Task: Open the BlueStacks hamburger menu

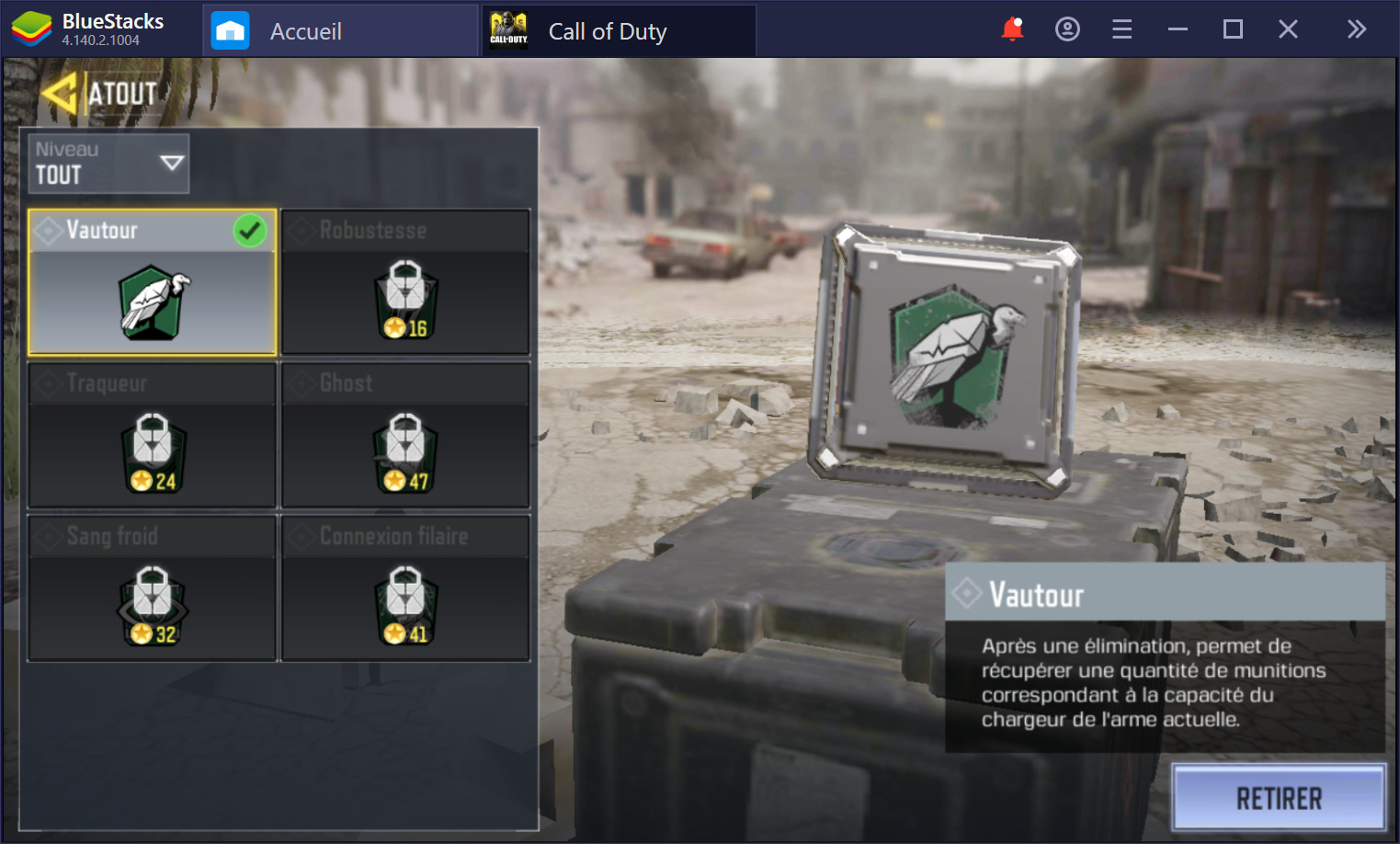Action: click(1121, 29)
